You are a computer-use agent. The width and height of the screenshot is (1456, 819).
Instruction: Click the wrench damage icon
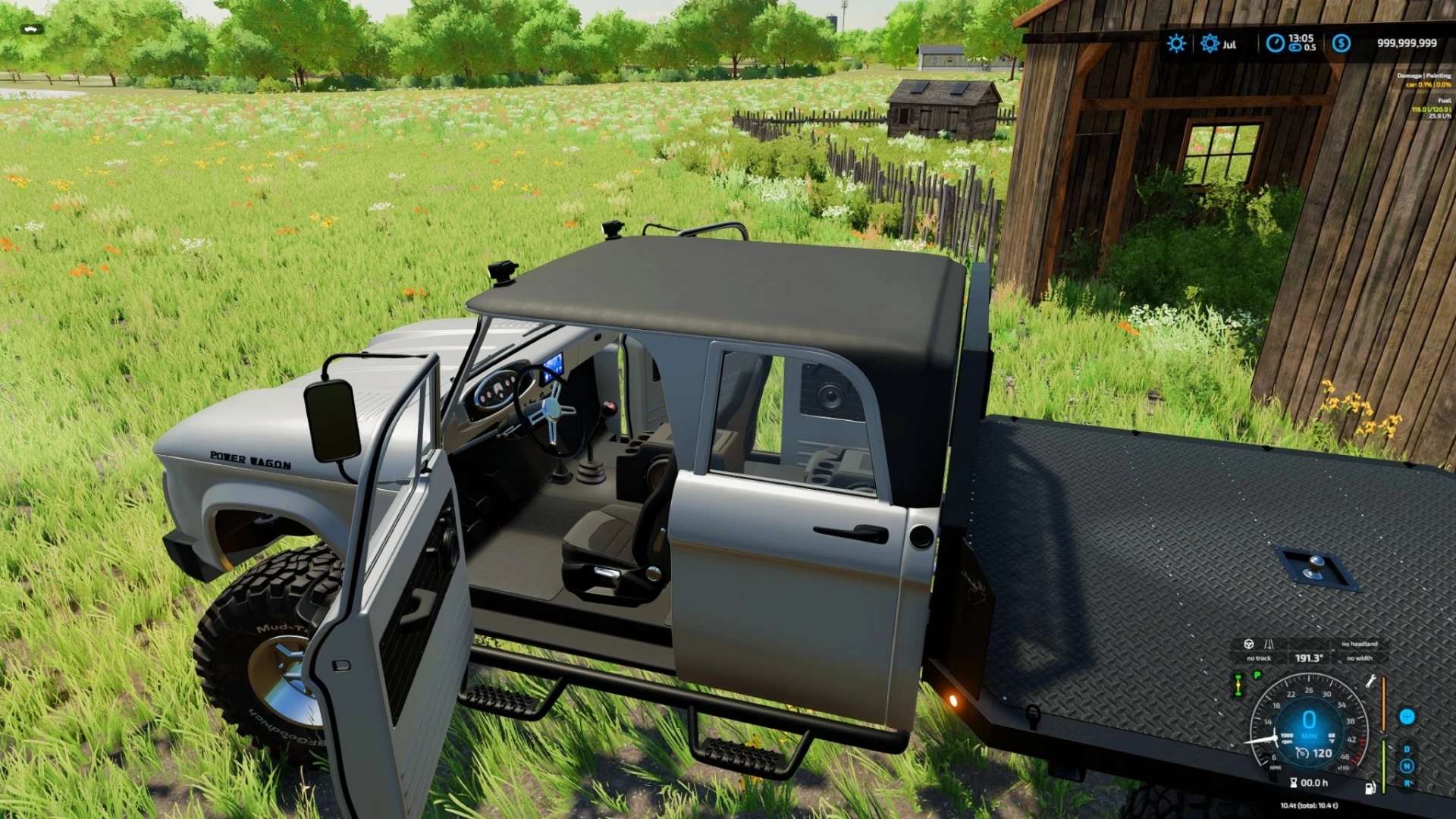pos(1370,681)
